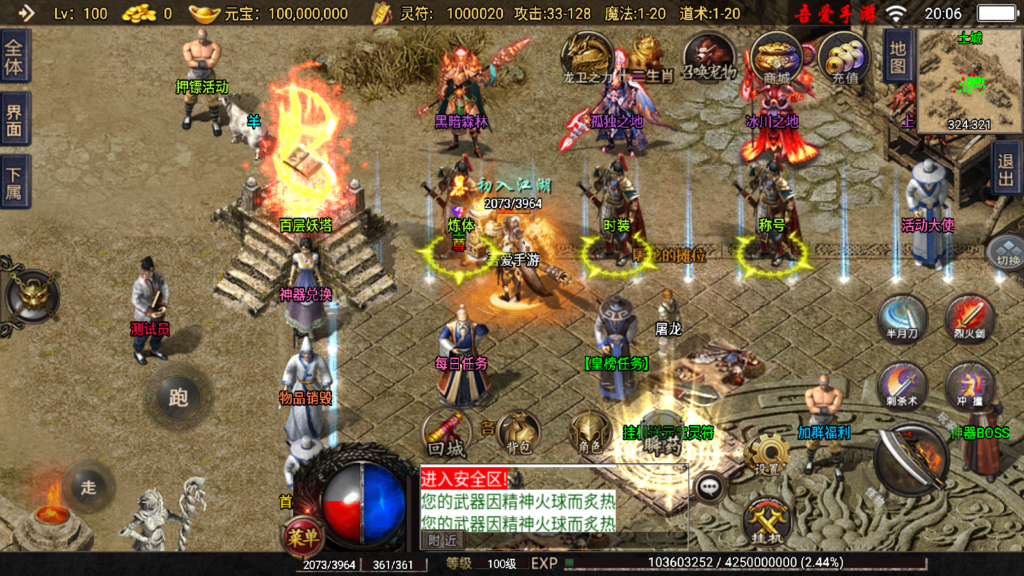The image size is (1024, 576).
Task: Open the 菜单 menu button
Action: tap(302, 535)
